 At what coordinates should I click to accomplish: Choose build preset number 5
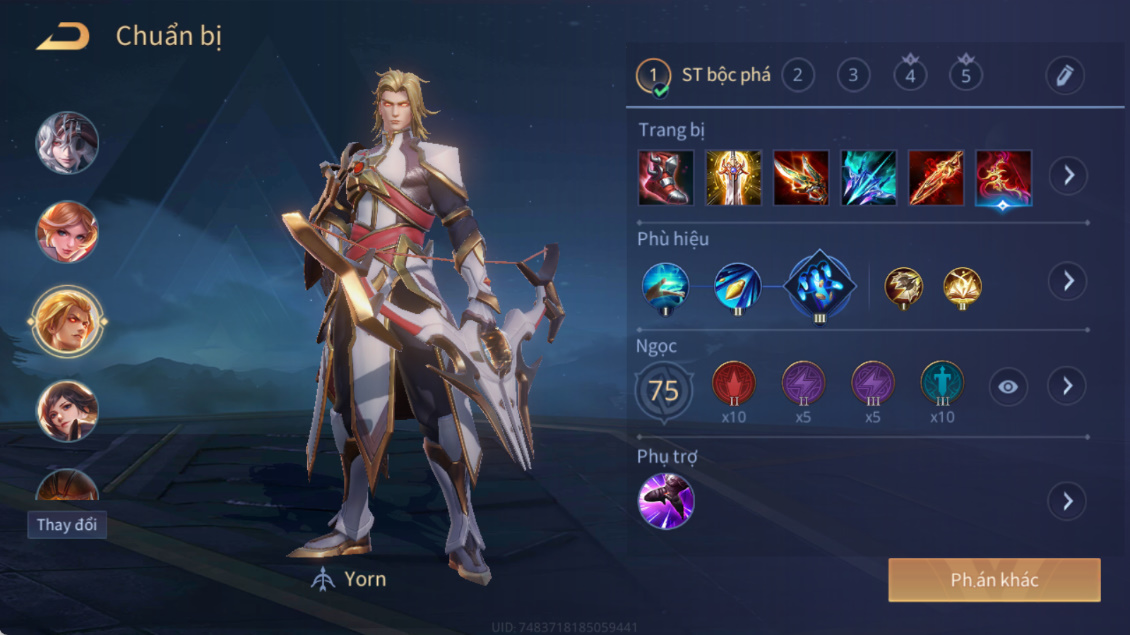pyautogui.click(x=965, y=75)
